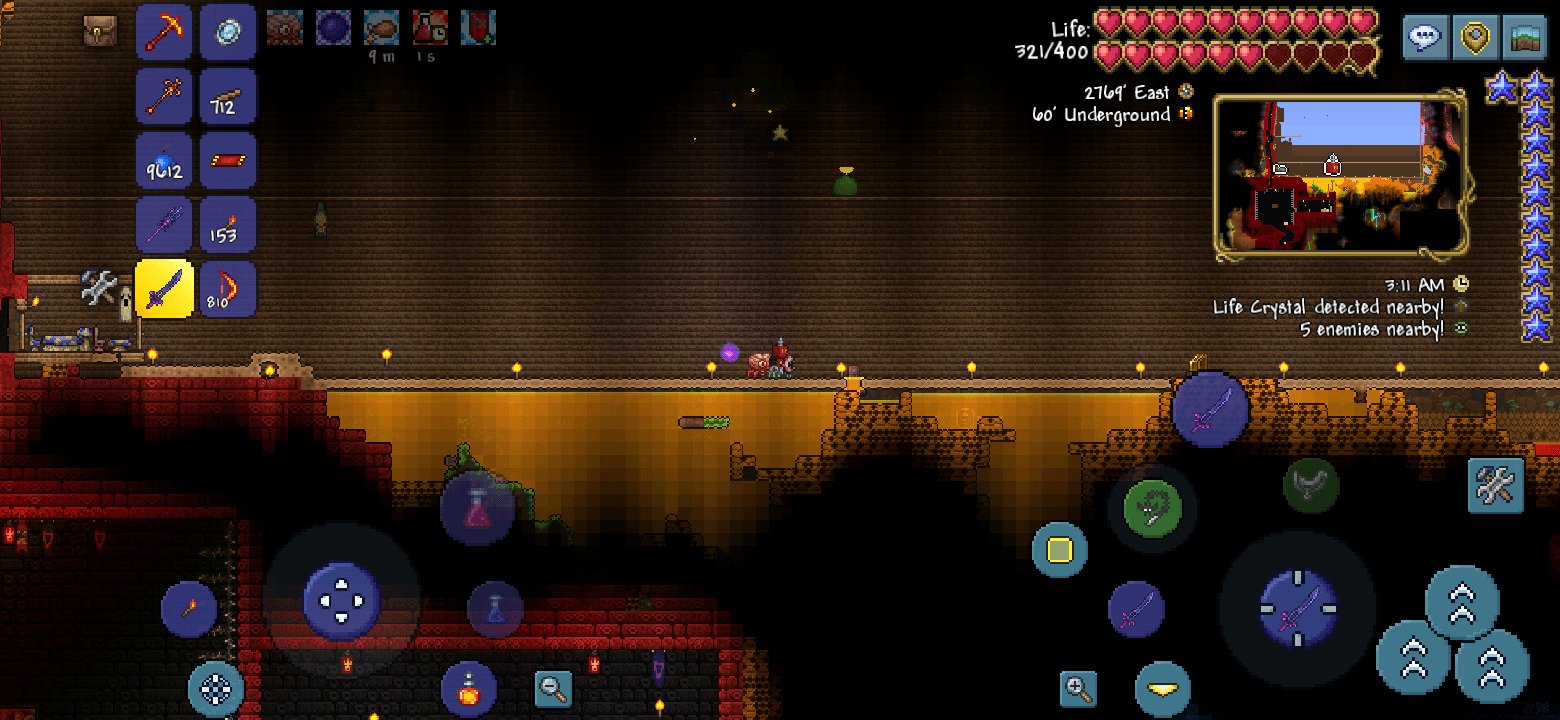Select the bow in the bottom hotbar slot
This screenshot has height=720, width=1560.
[228, 288]
